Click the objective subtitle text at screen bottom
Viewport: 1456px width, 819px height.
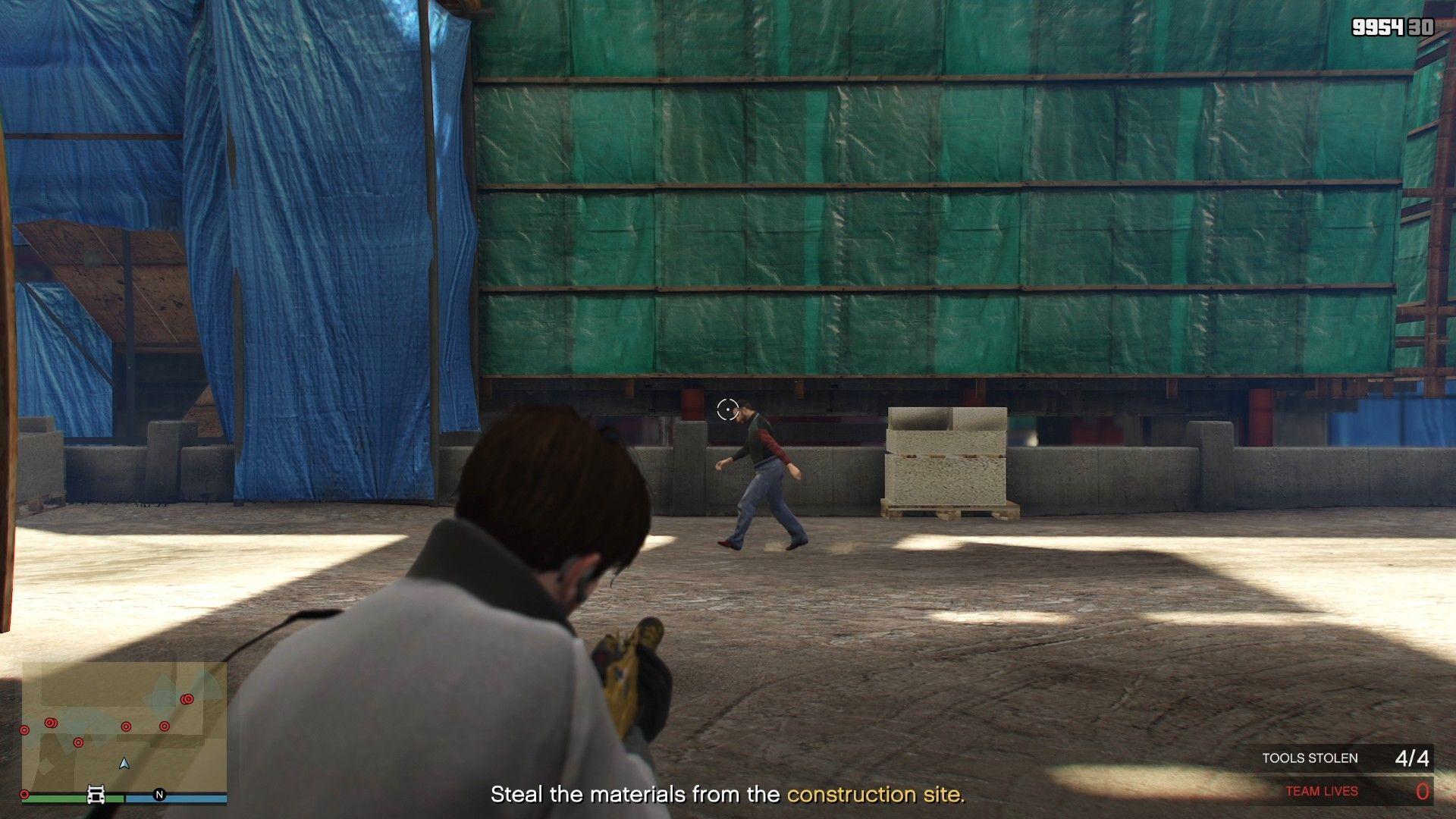[728, 795]
